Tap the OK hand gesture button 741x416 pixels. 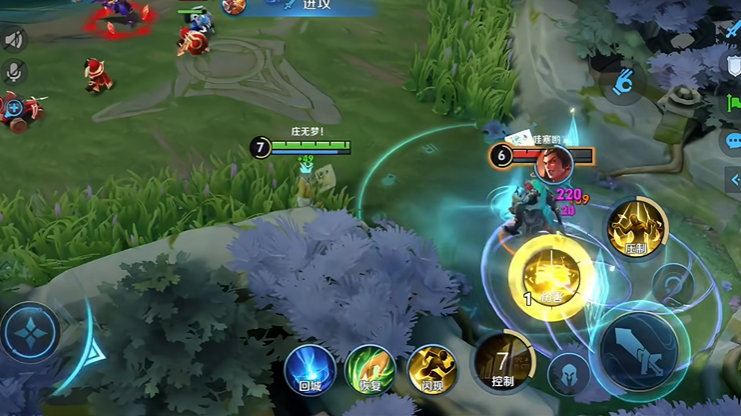pyautogui.click(x=623, y=82)
